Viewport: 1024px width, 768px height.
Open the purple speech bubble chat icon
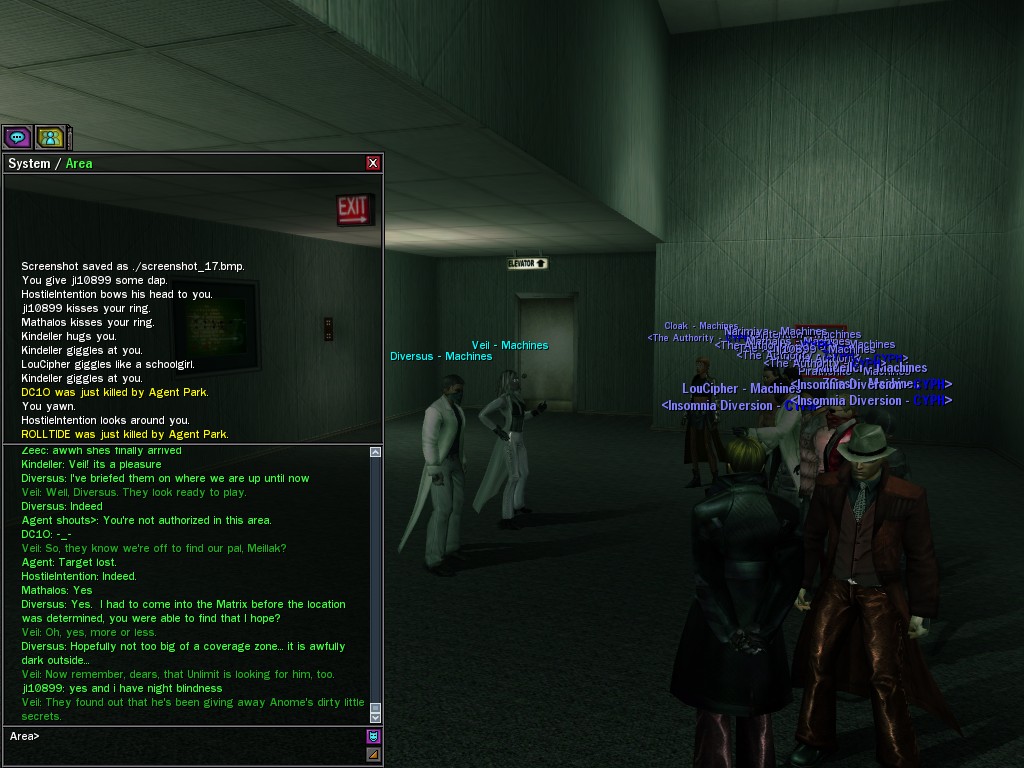tap(17, 137)
